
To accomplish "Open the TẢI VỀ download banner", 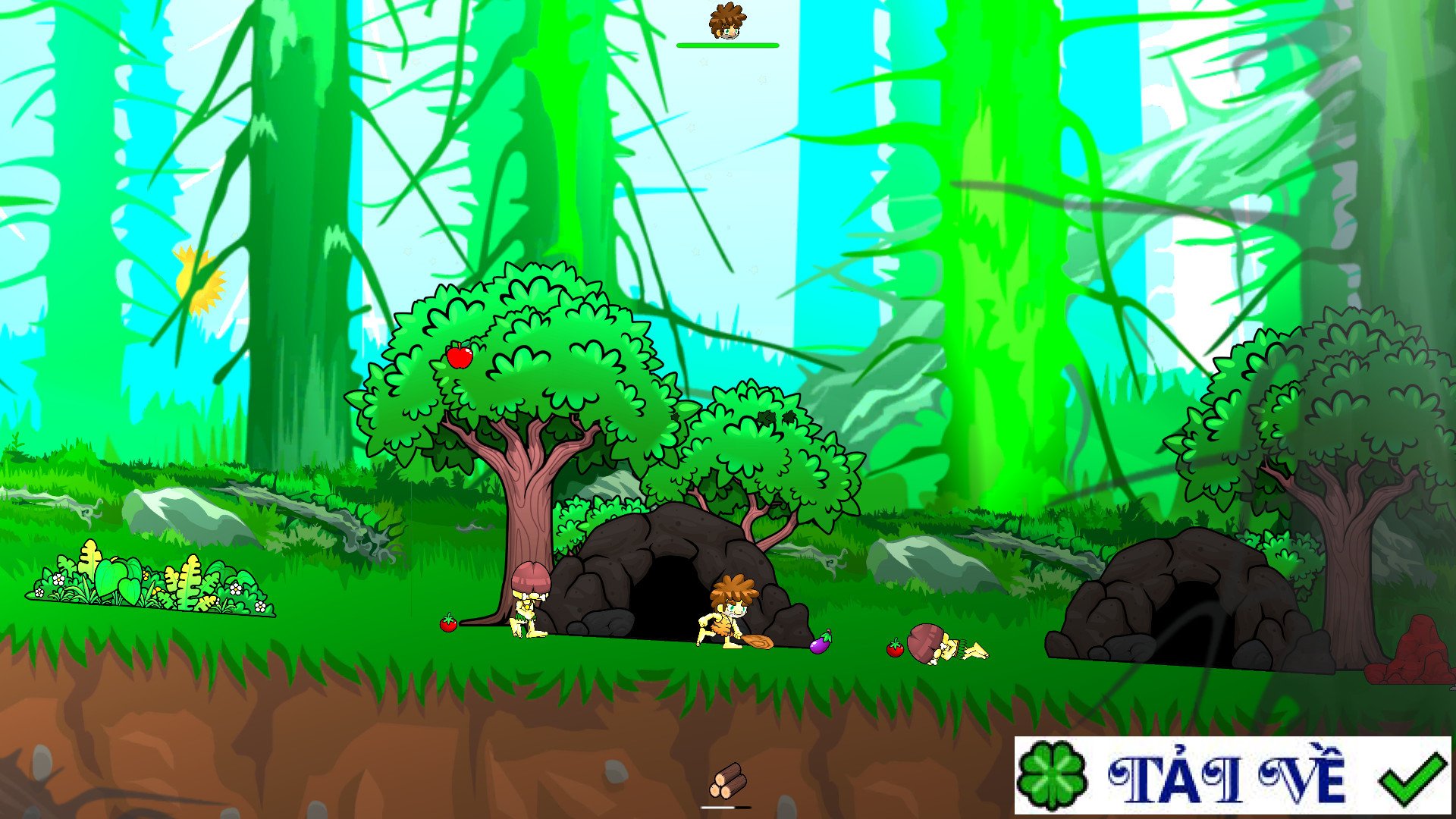I will 1232,776.
